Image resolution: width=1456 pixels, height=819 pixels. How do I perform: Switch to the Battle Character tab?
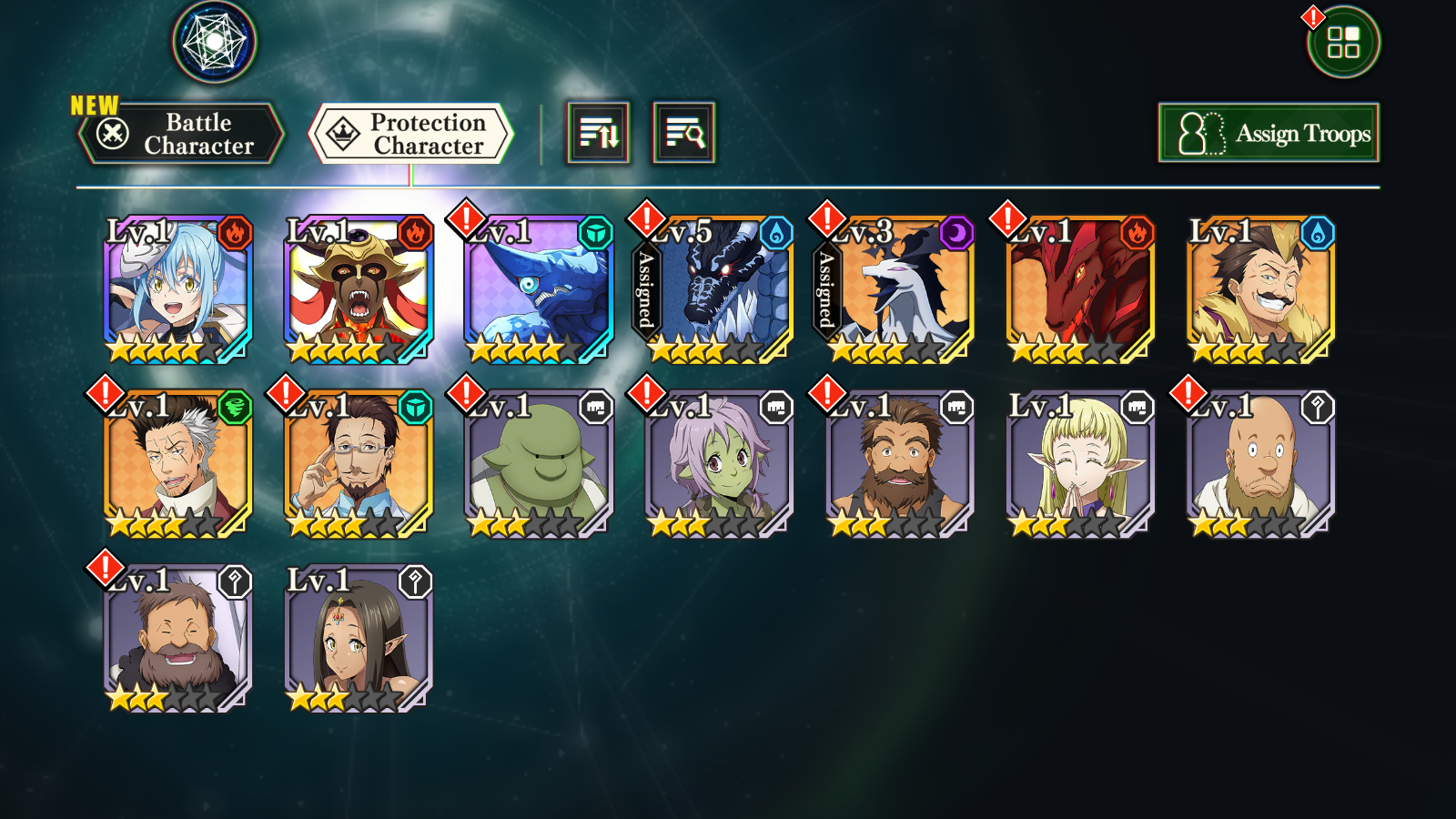click(x=182, y=133)
